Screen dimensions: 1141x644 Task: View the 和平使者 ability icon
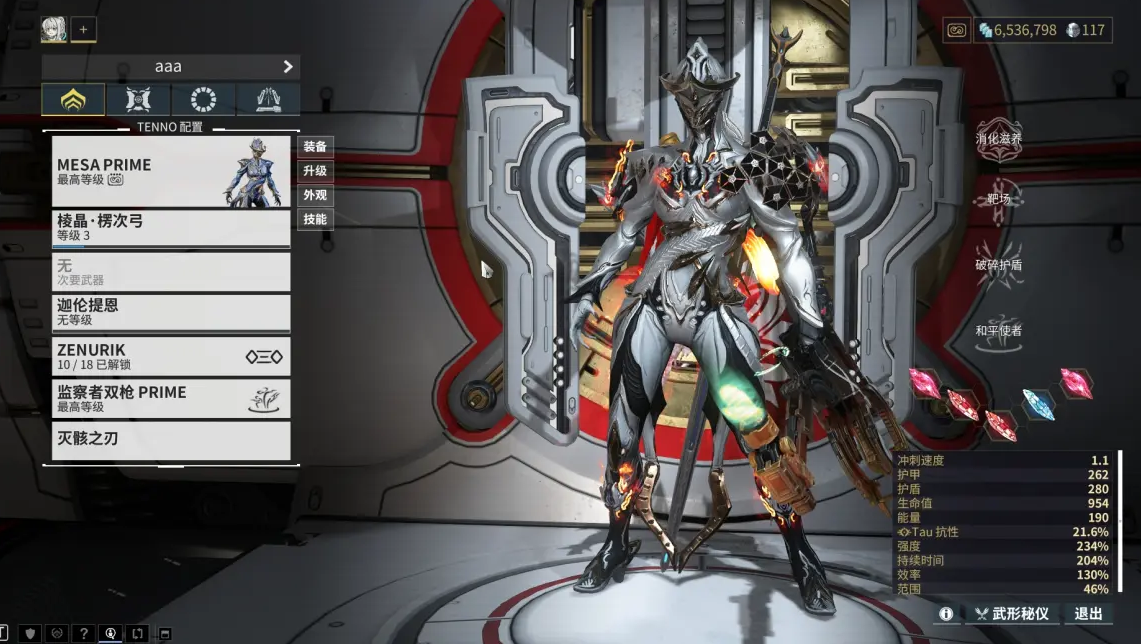(x=999, y=337)
